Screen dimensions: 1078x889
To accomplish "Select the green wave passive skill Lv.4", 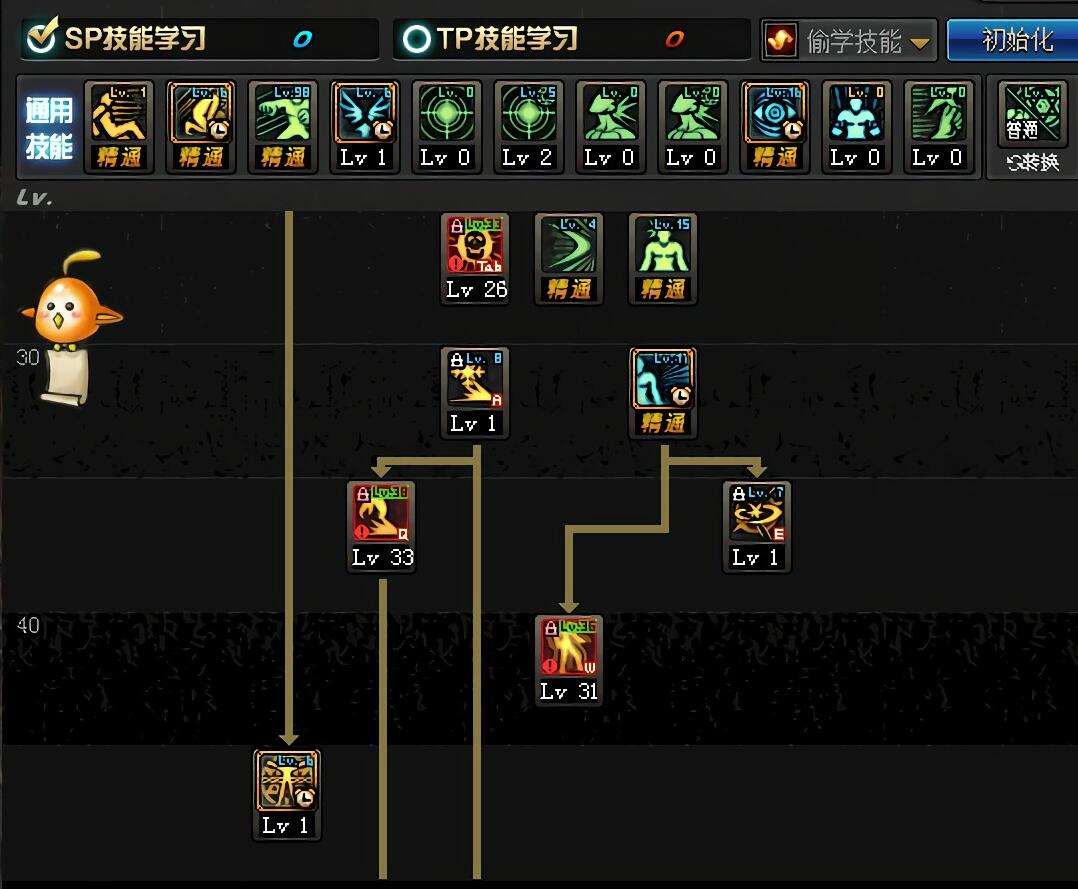I will point(569,247).
